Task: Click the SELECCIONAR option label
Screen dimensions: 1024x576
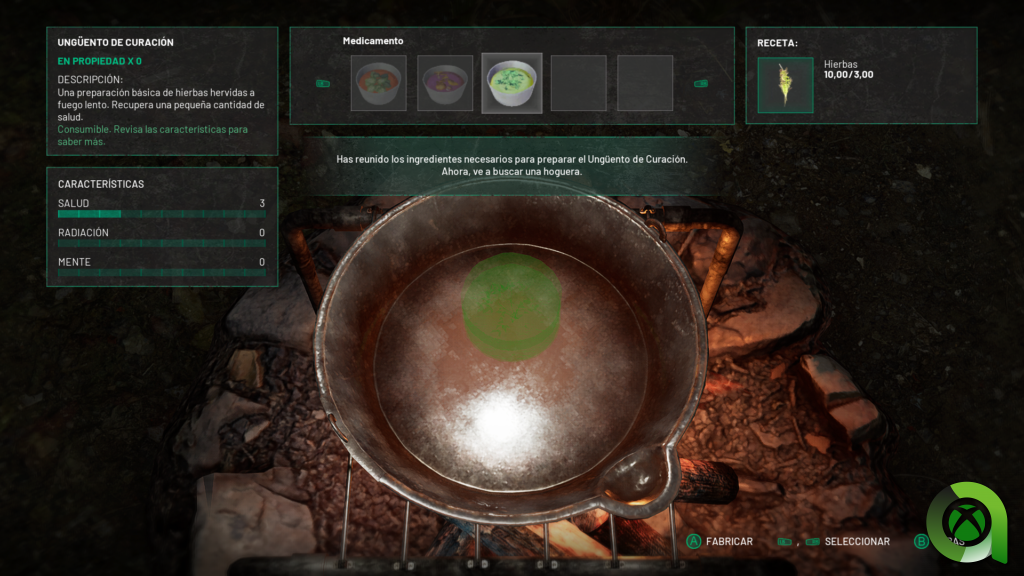Action: pos(857,541)
